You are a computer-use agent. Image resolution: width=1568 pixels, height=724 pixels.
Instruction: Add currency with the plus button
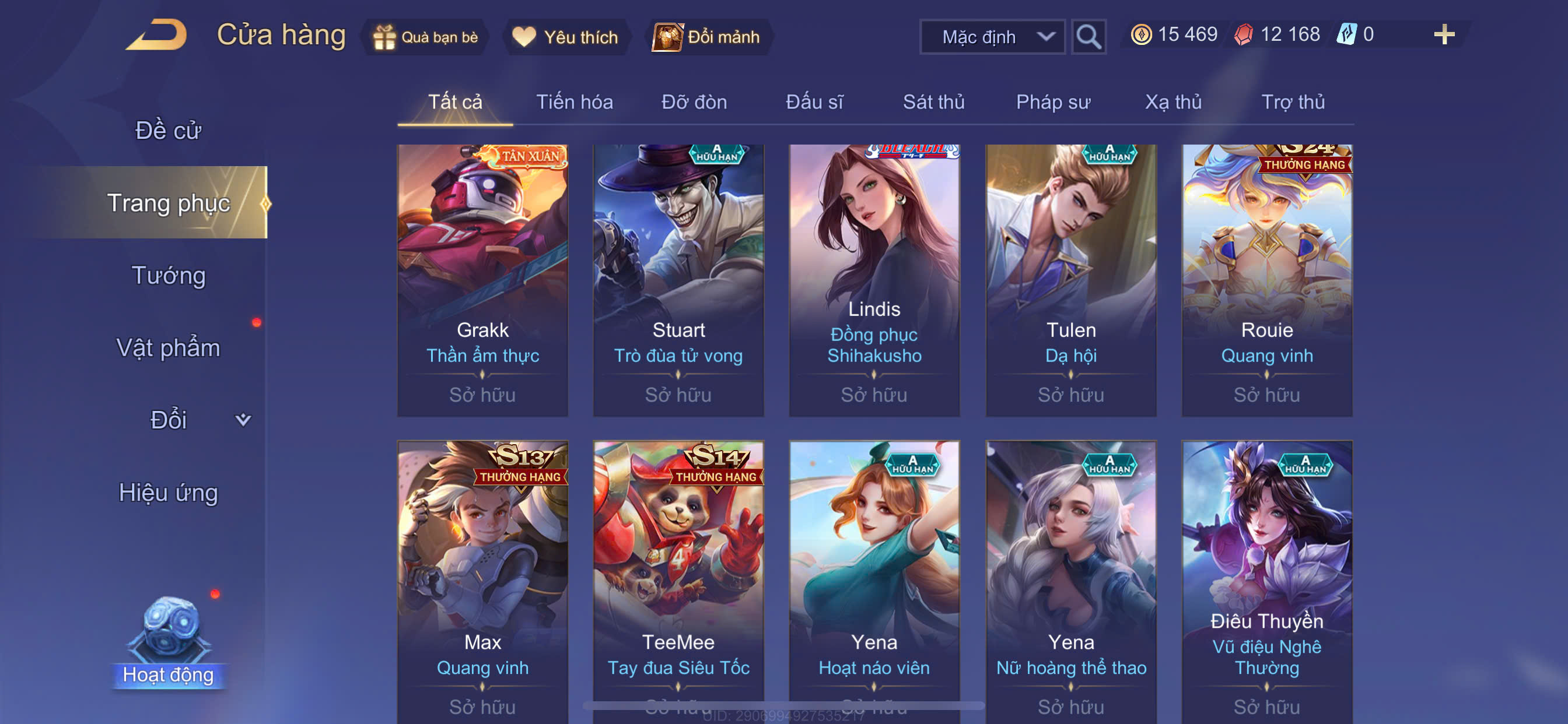click(x=1443, y=34)
